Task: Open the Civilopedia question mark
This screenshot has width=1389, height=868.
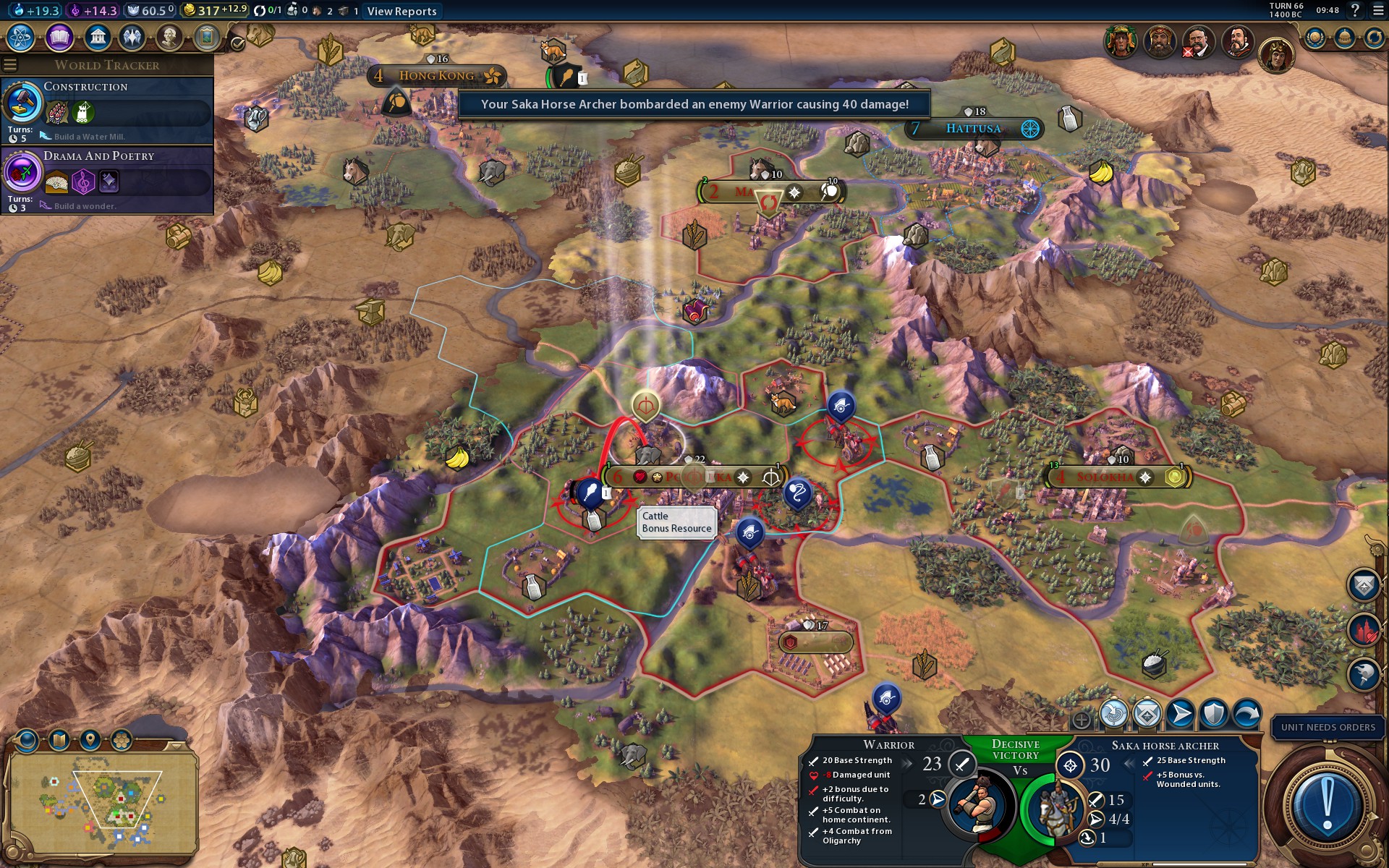Action: click(1355, 10)
